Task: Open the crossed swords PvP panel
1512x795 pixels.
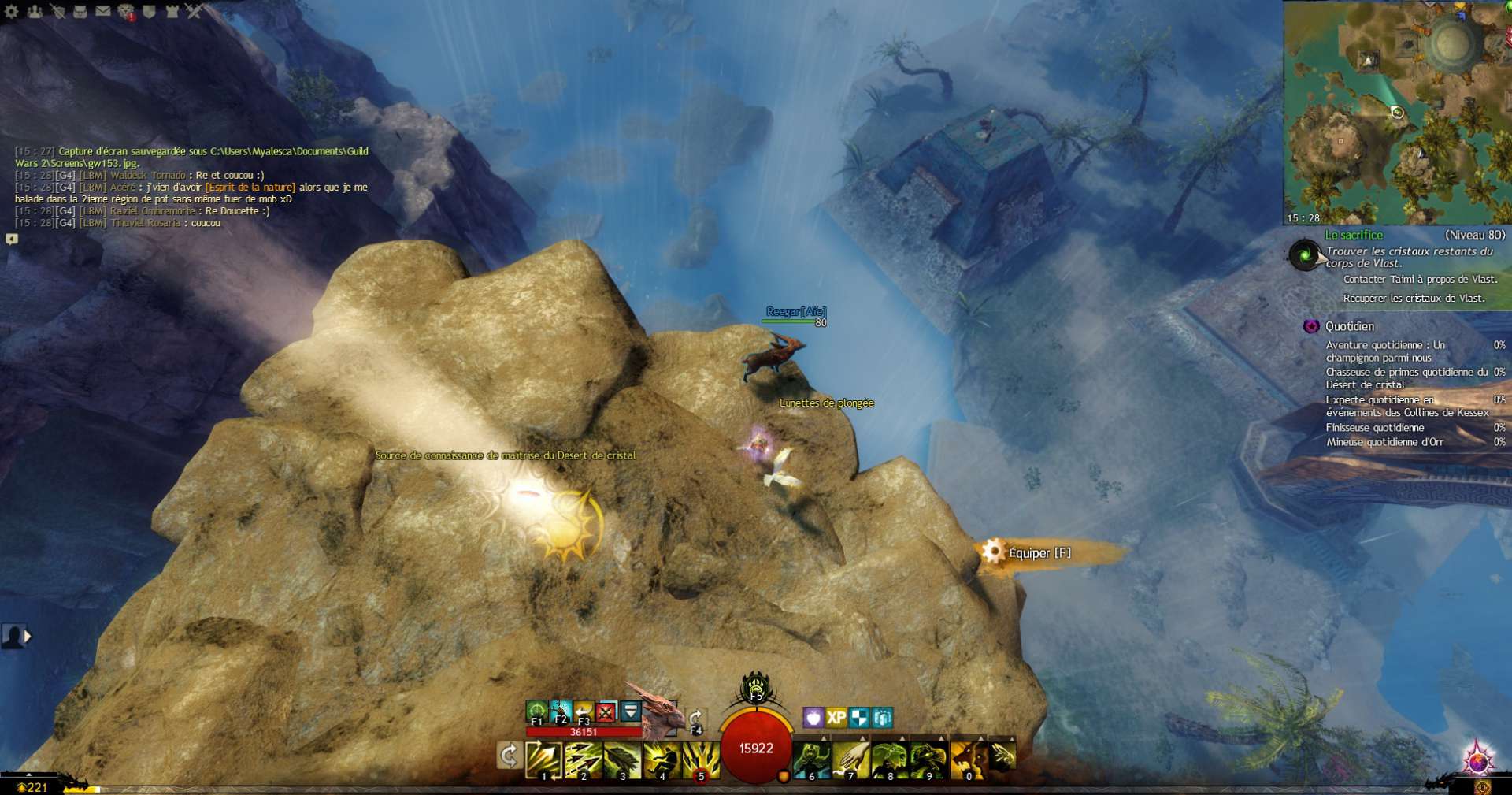Action: coord(194,11)
